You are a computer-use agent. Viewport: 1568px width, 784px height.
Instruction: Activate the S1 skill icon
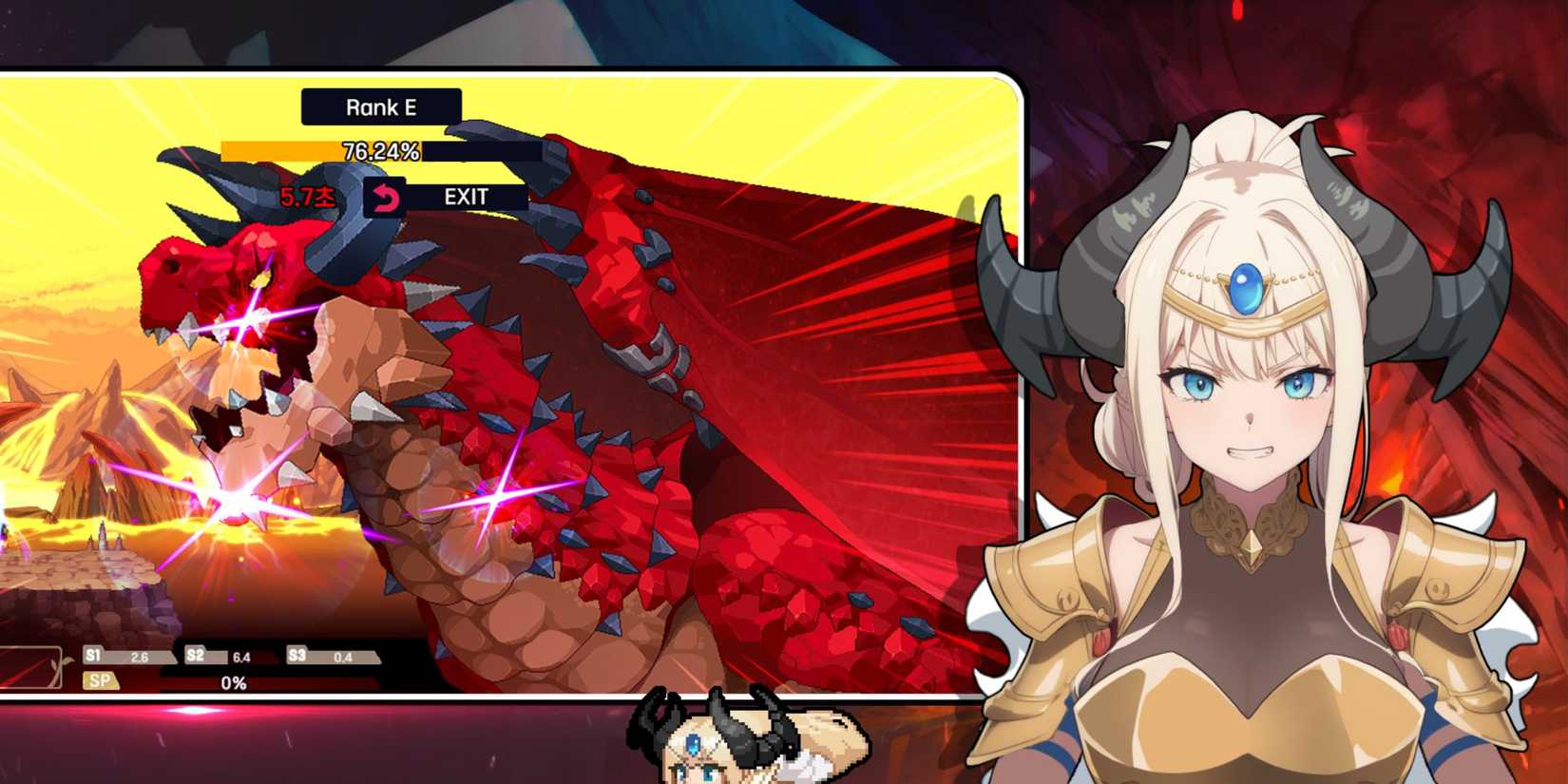92,655
